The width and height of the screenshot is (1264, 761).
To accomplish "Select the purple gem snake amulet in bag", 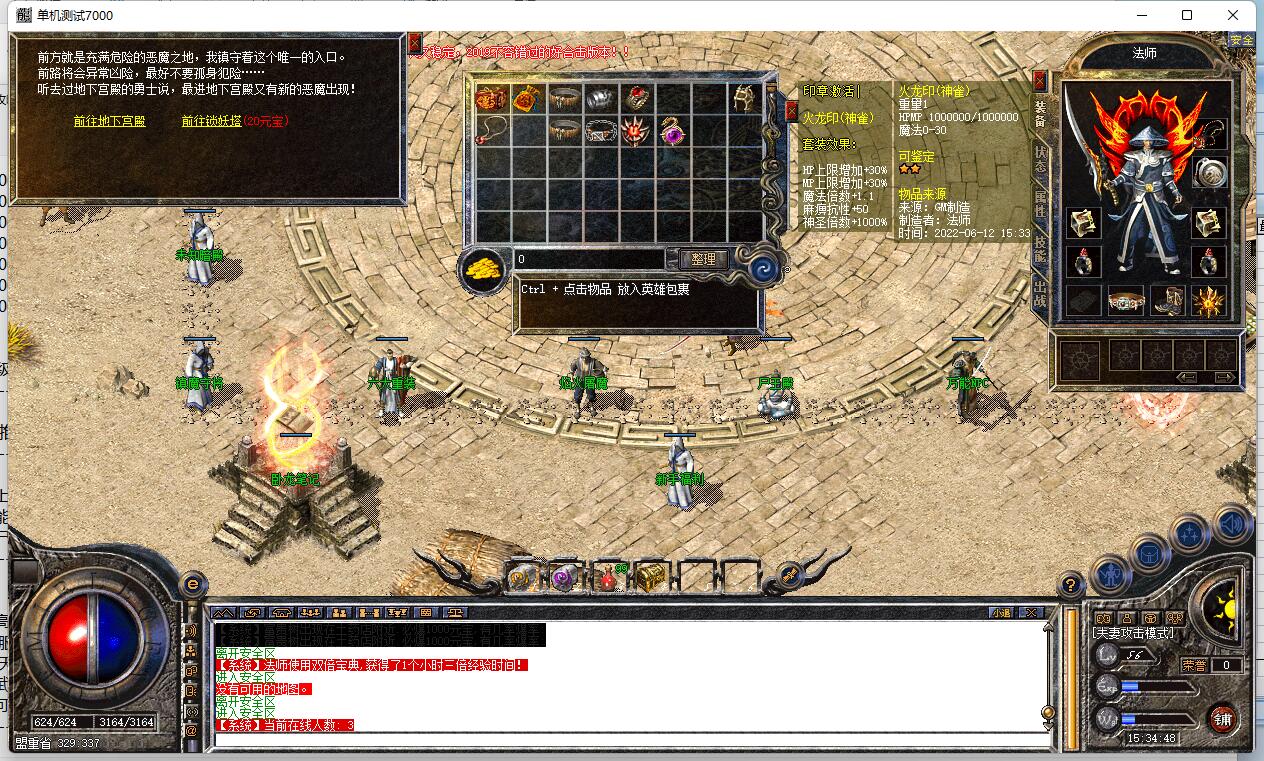I will [x=672, y=131].
